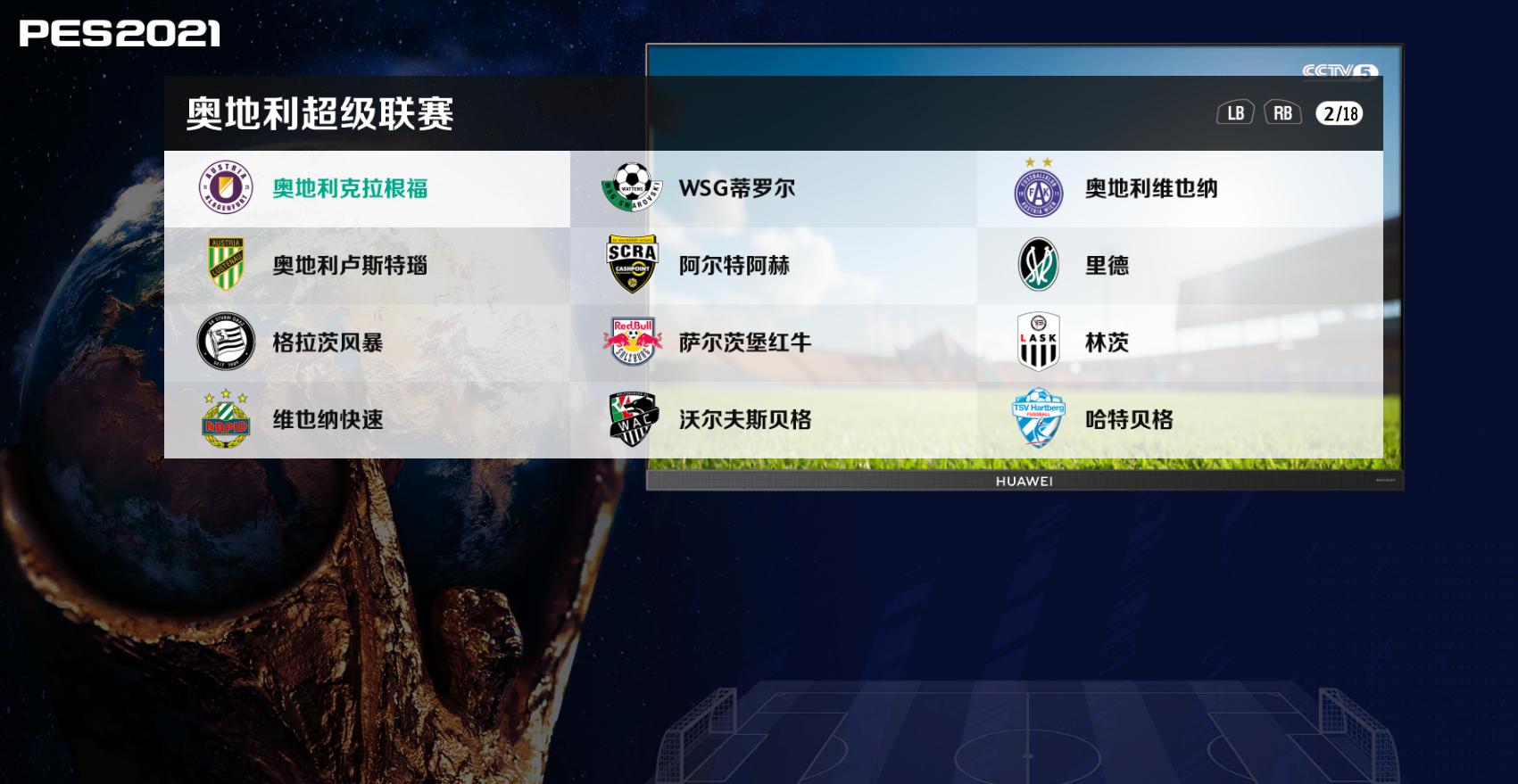1518x784 pixels.
Task: Click the 奥地利超级联赛 league title
Action: tap(319, 111)
